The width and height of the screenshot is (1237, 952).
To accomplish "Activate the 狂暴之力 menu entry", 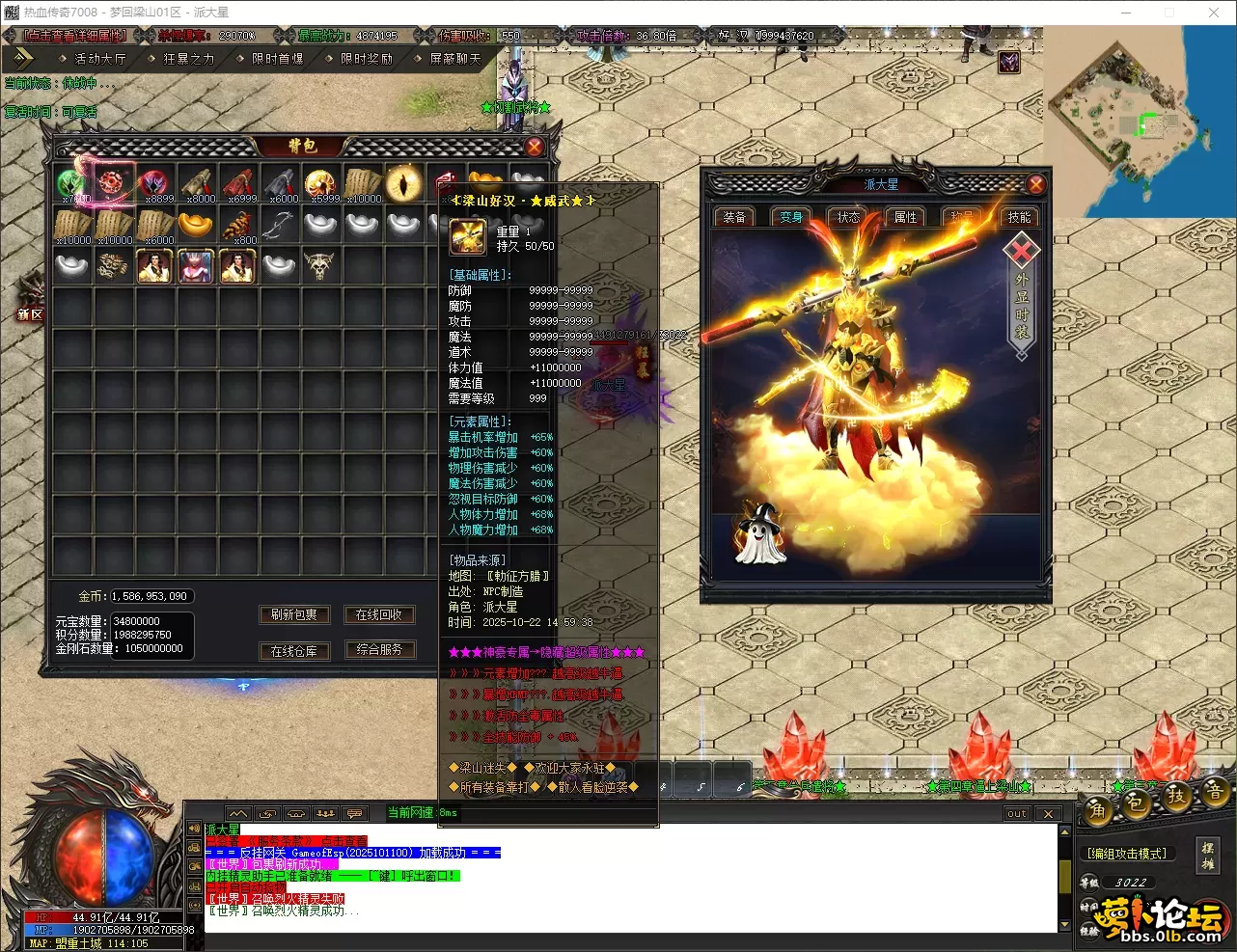I will point(188,59).
